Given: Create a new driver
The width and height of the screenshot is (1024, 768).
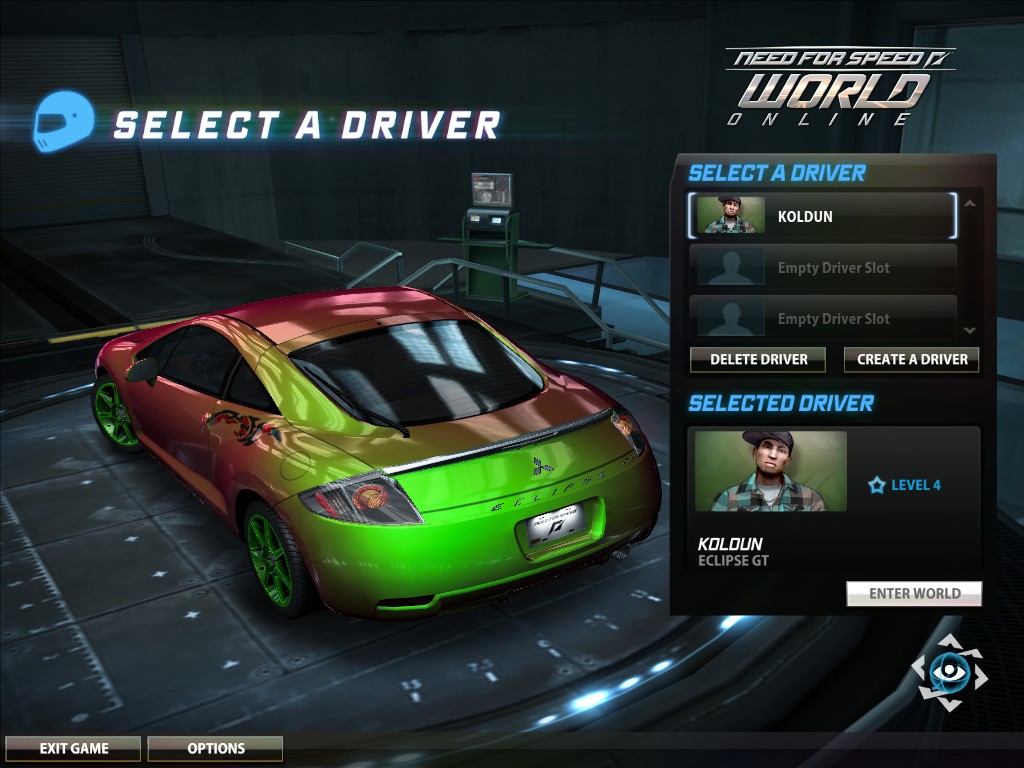Looking at the screenshot, I should 911,360.
